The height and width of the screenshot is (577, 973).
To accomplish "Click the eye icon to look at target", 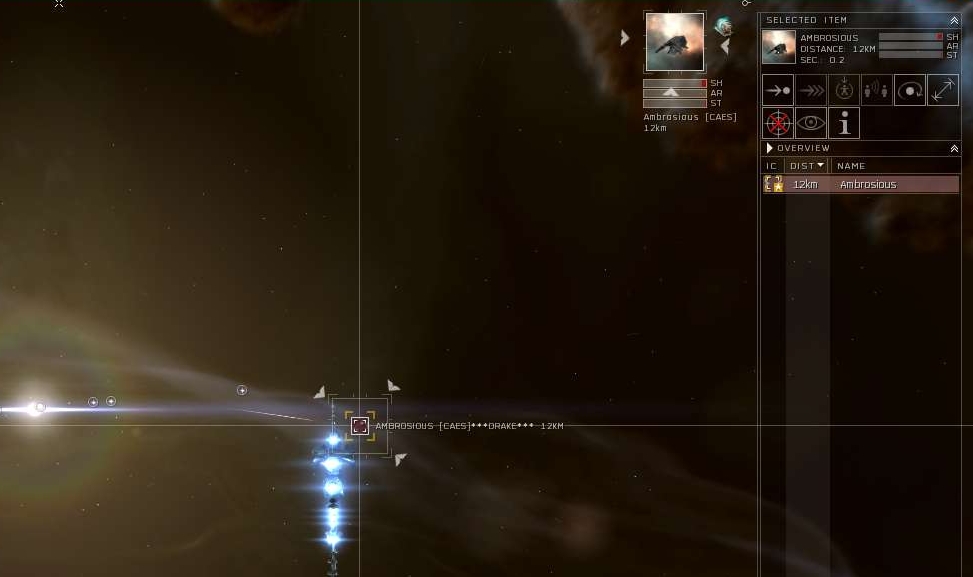I will coord(811,123).
